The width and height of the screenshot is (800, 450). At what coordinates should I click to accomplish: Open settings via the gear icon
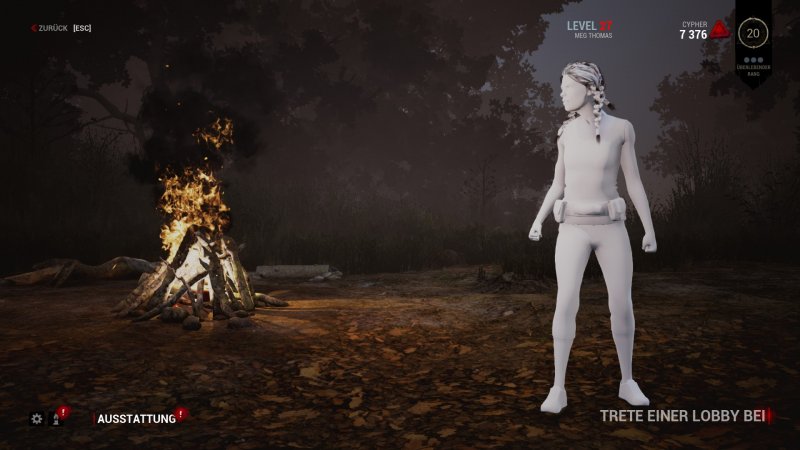[37, 419]
